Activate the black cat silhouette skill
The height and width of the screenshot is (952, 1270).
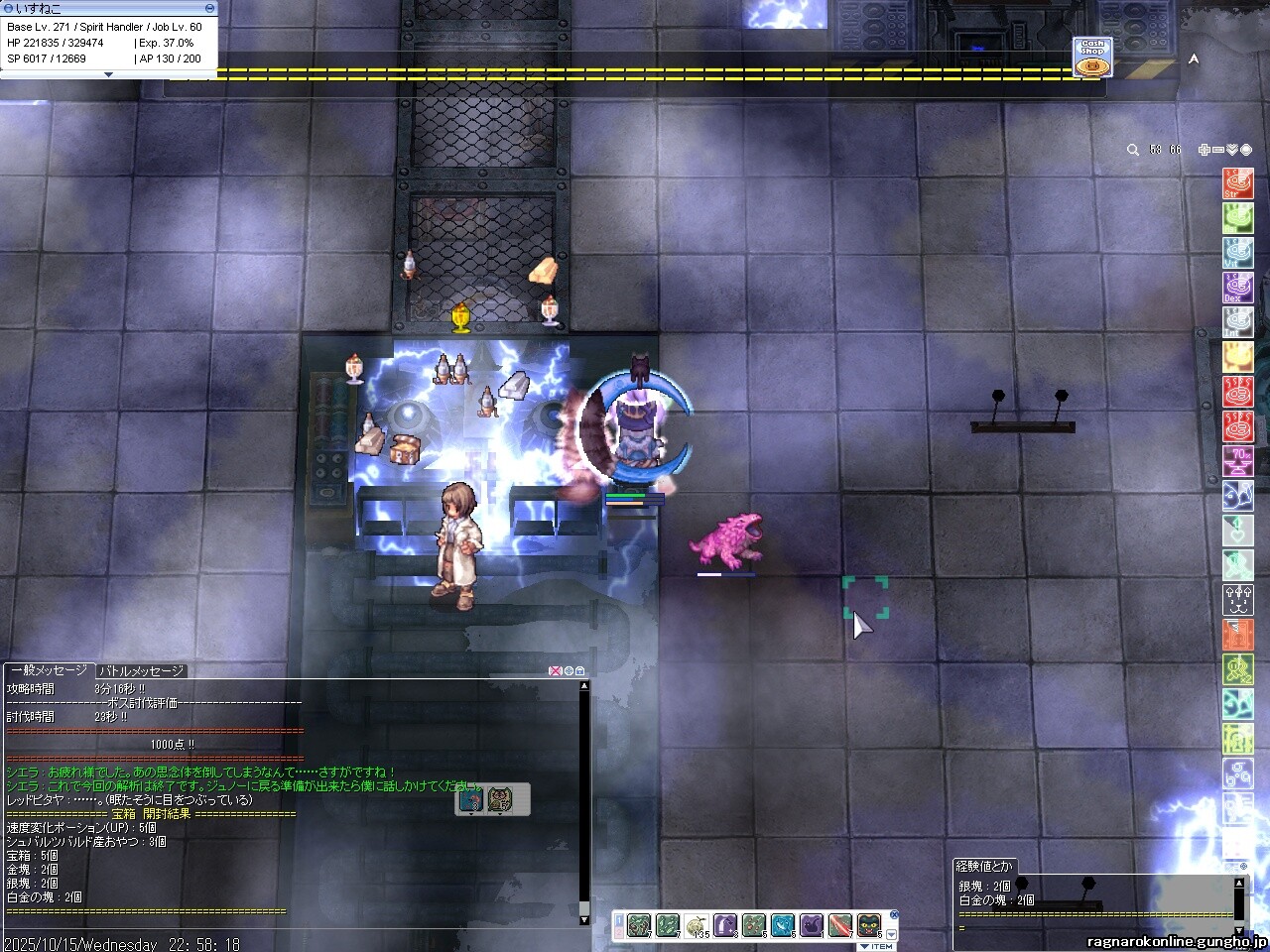pos(812,925)
